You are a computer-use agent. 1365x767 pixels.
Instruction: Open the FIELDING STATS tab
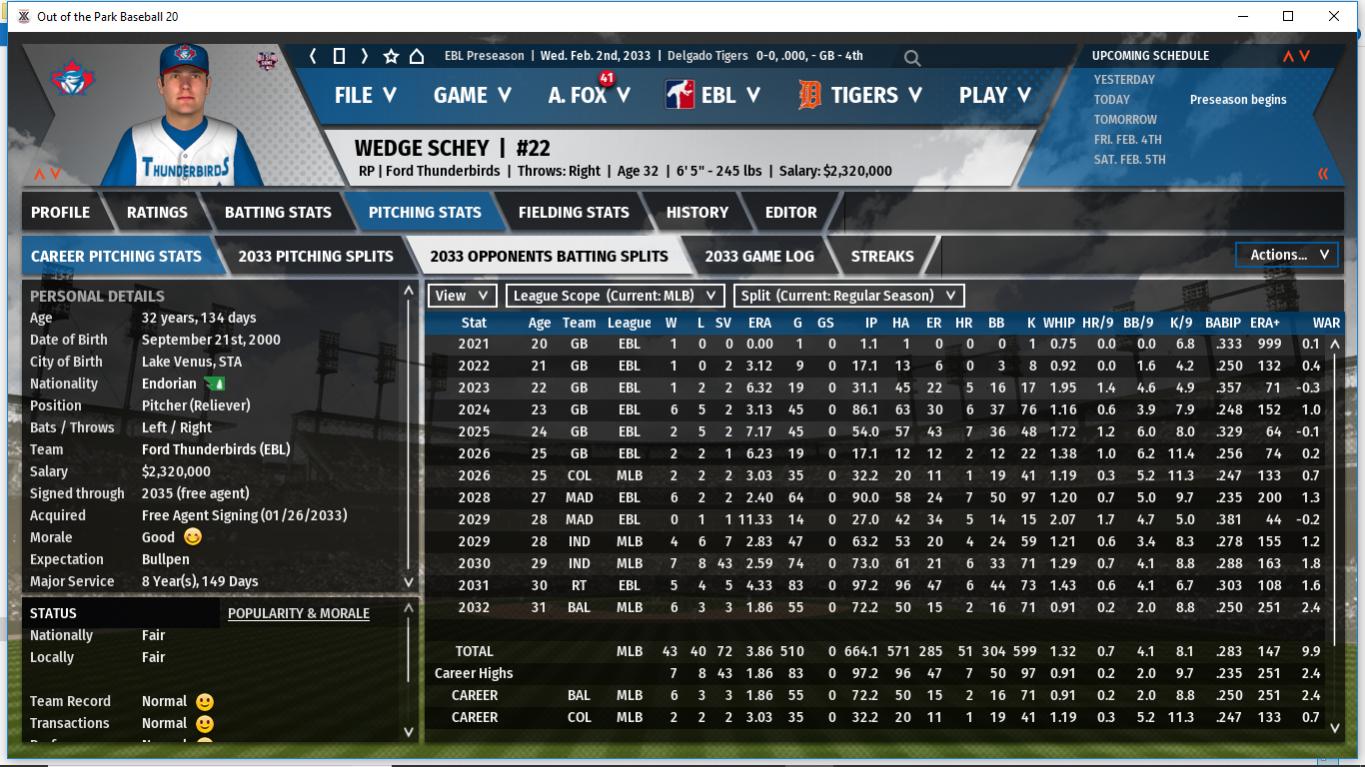coord(573,212)
